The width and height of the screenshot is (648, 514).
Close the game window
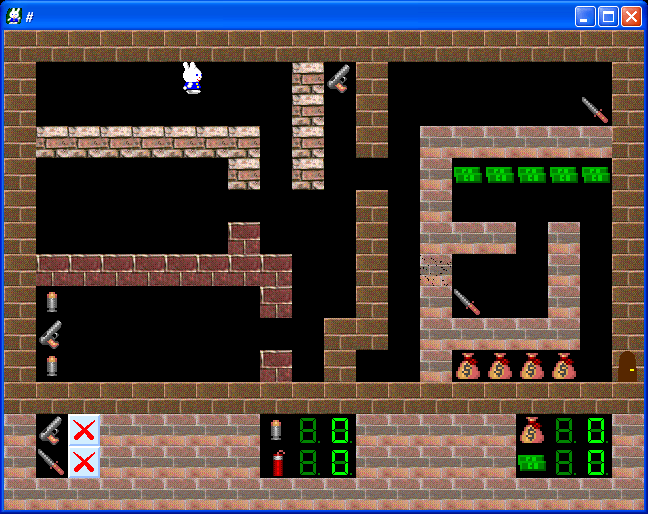[631, 16]
